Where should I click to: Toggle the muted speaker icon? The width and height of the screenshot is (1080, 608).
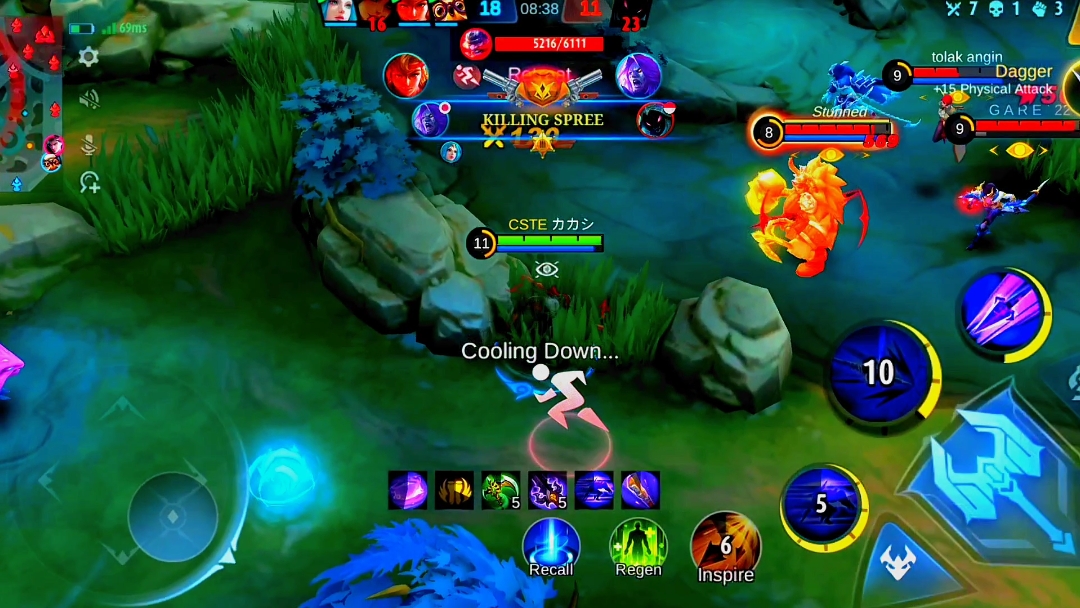89,99
